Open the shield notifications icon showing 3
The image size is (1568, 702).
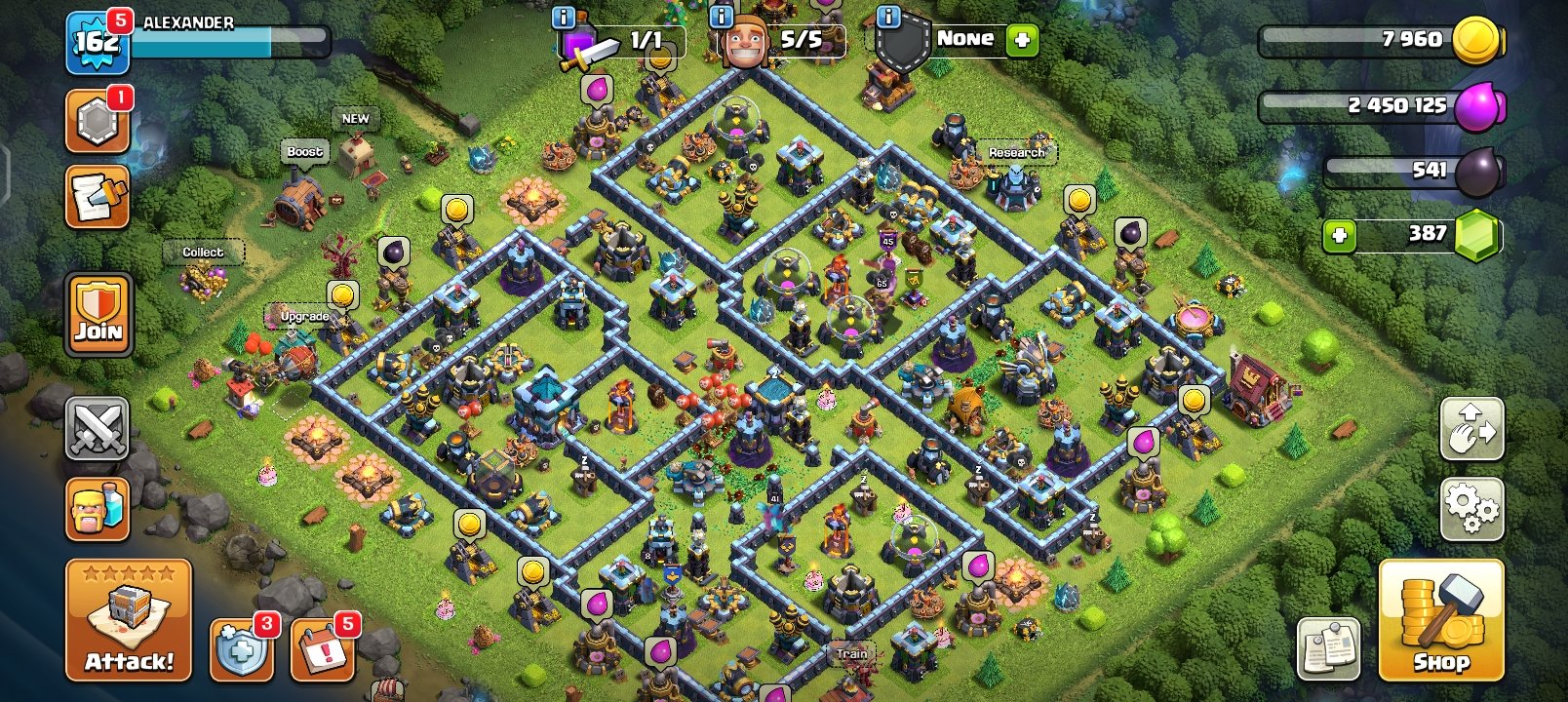tap(242, 648)
